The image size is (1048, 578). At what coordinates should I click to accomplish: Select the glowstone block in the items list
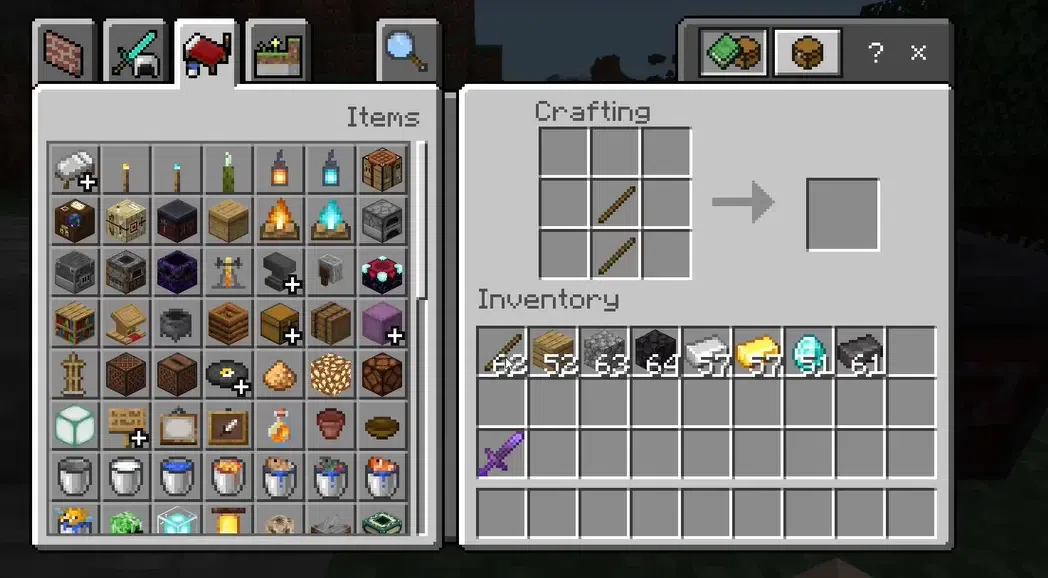(x=331, y=374)
